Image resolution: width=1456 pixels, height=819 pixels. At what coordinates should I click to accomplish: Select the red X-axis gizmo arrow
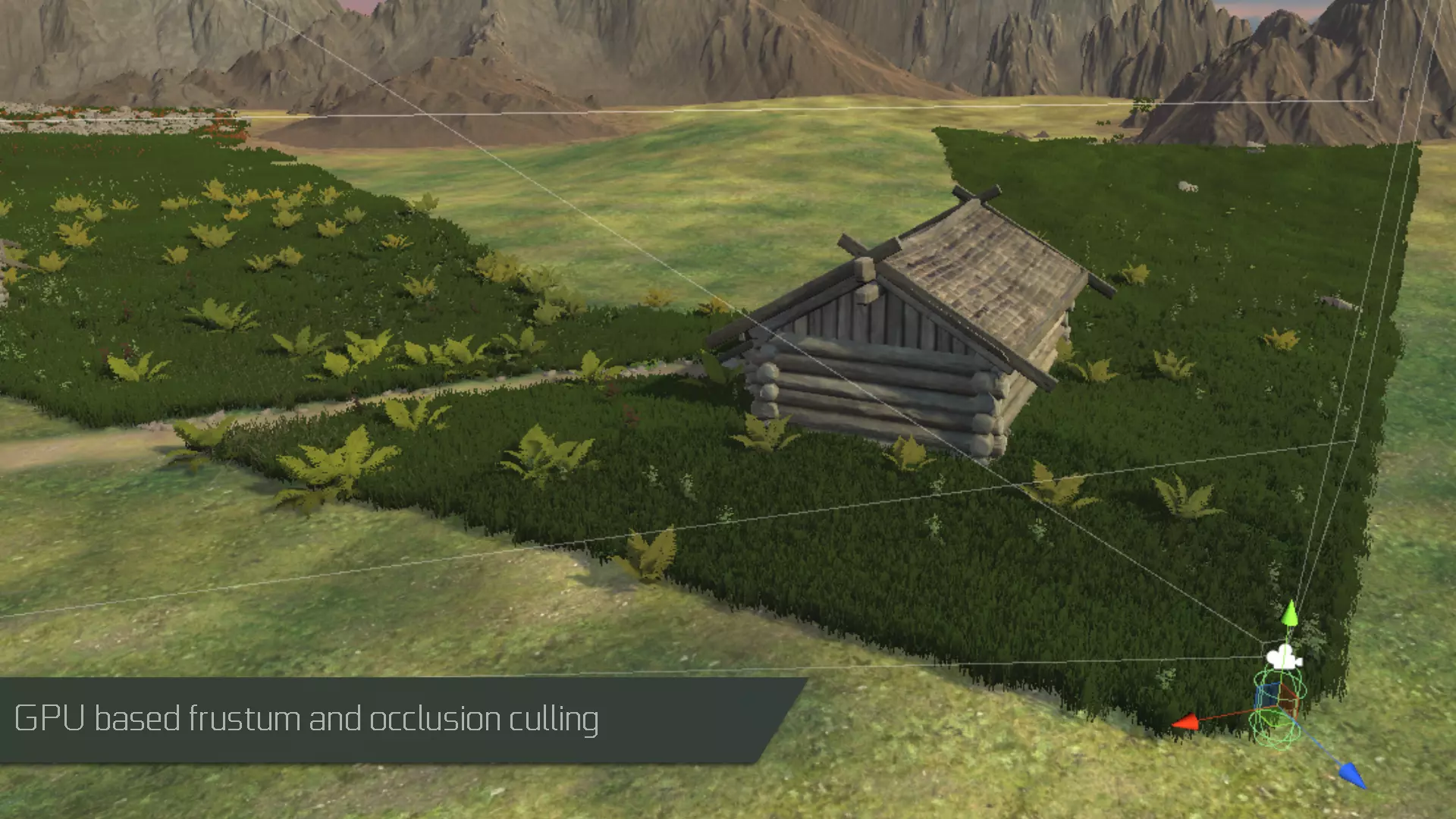(1185, 722)
